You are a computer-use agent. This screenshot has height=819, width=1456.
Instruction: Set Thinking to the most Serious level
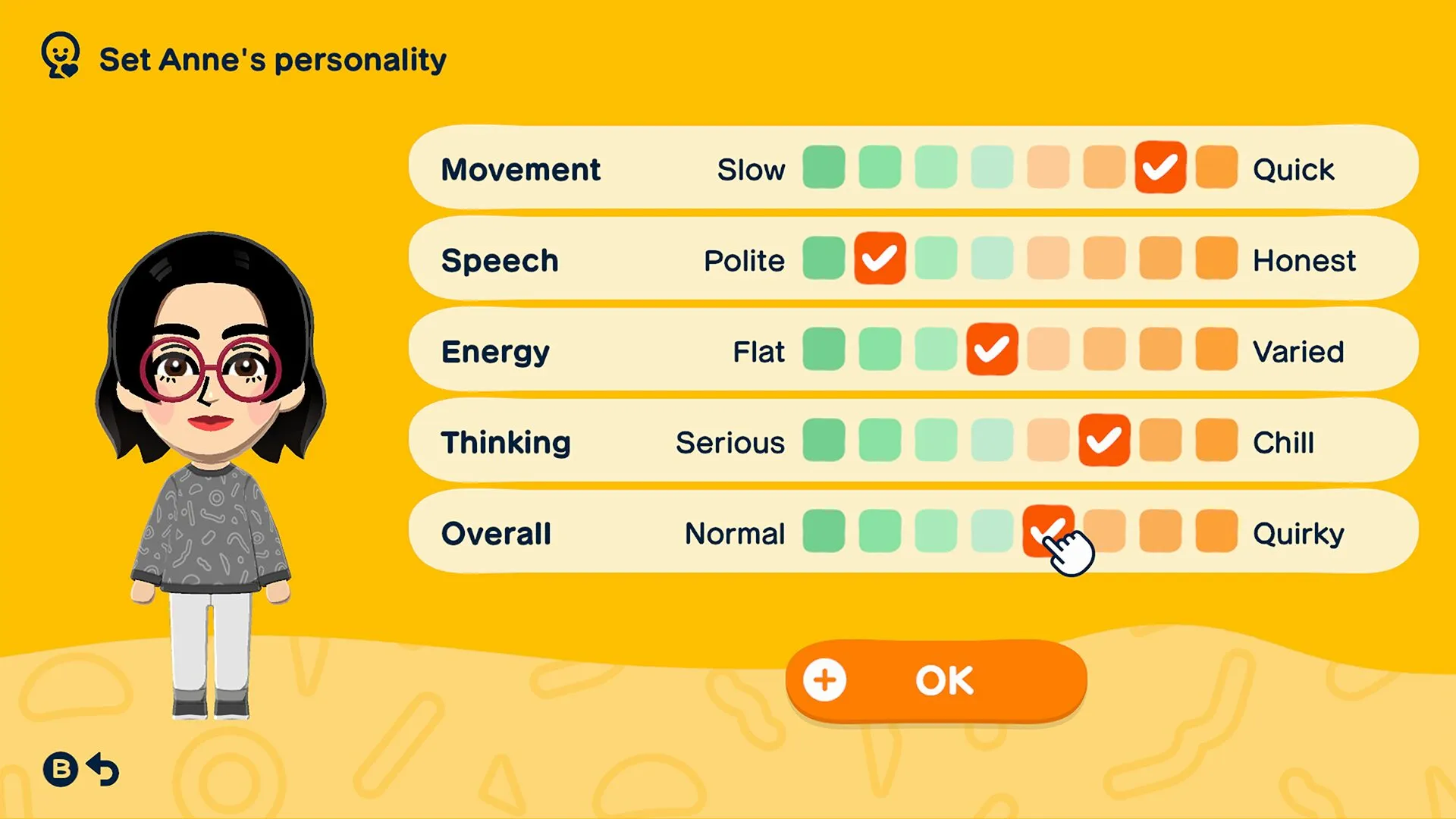click(824, 441)
